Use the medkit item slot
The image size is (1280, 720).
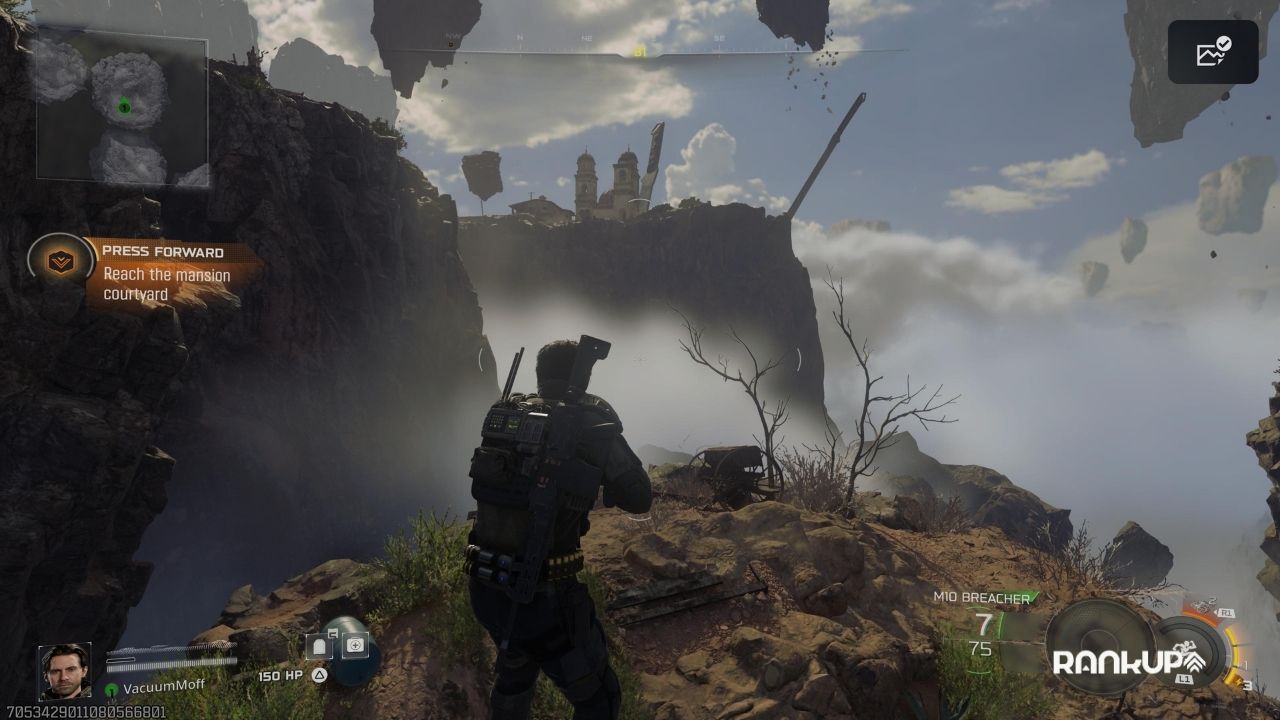[355, 645]
